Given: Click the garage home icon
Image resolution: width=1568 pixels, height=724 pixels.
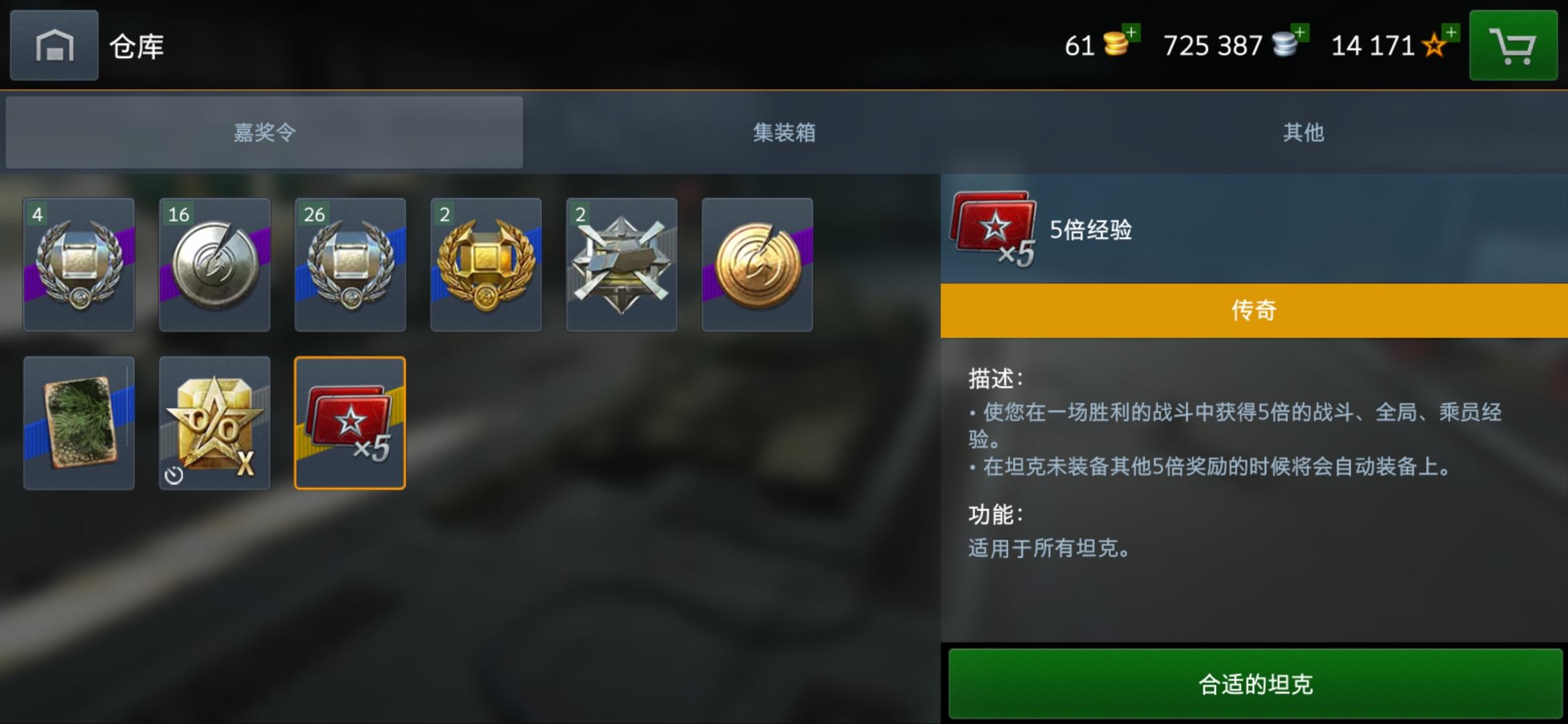Looking at the screenshot, I should (x=54, y=45).
